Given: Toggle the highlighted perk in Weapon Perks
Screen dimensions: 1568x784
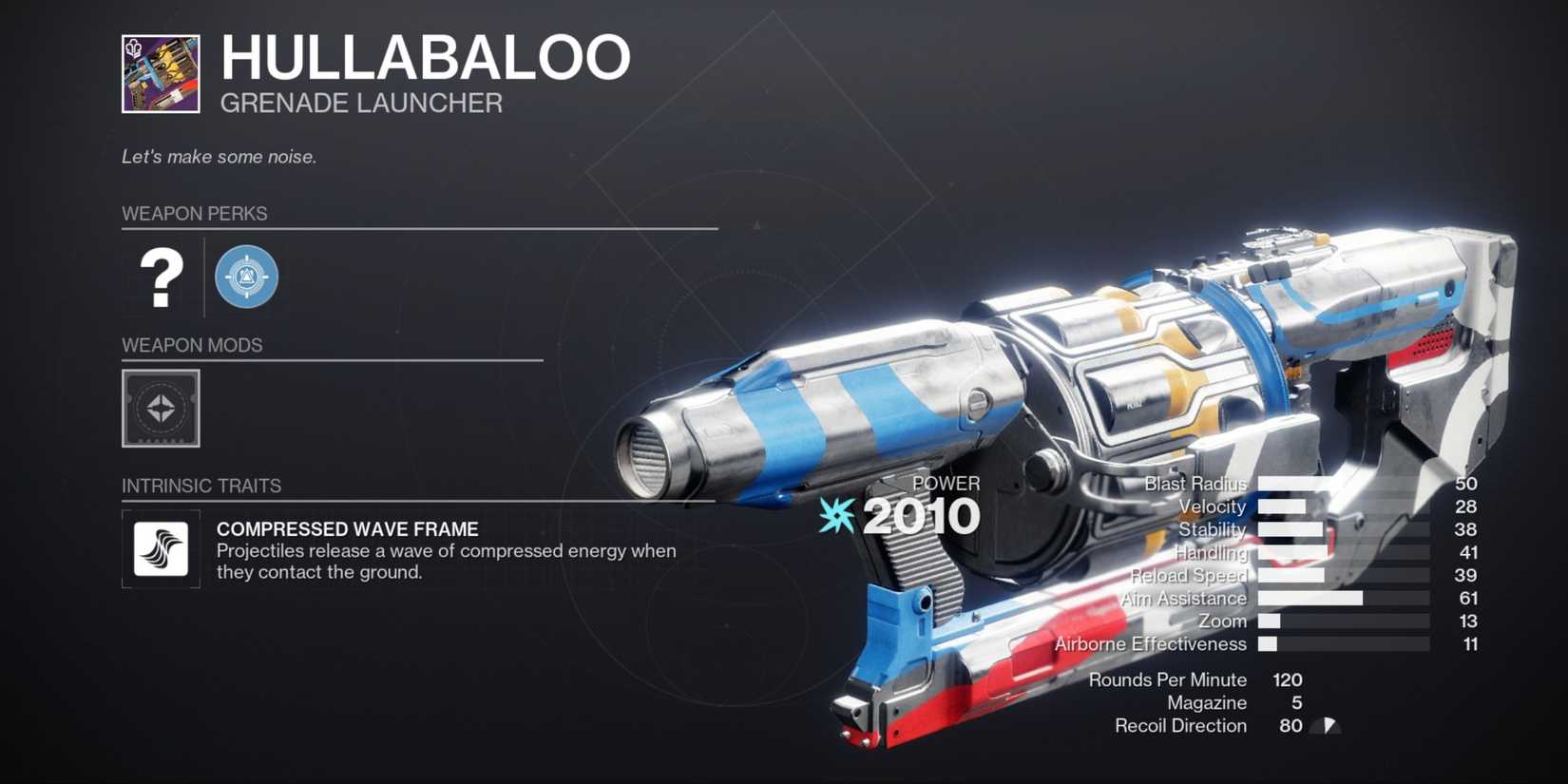Looking at the screenshot, I should click(x=245, y=276).
